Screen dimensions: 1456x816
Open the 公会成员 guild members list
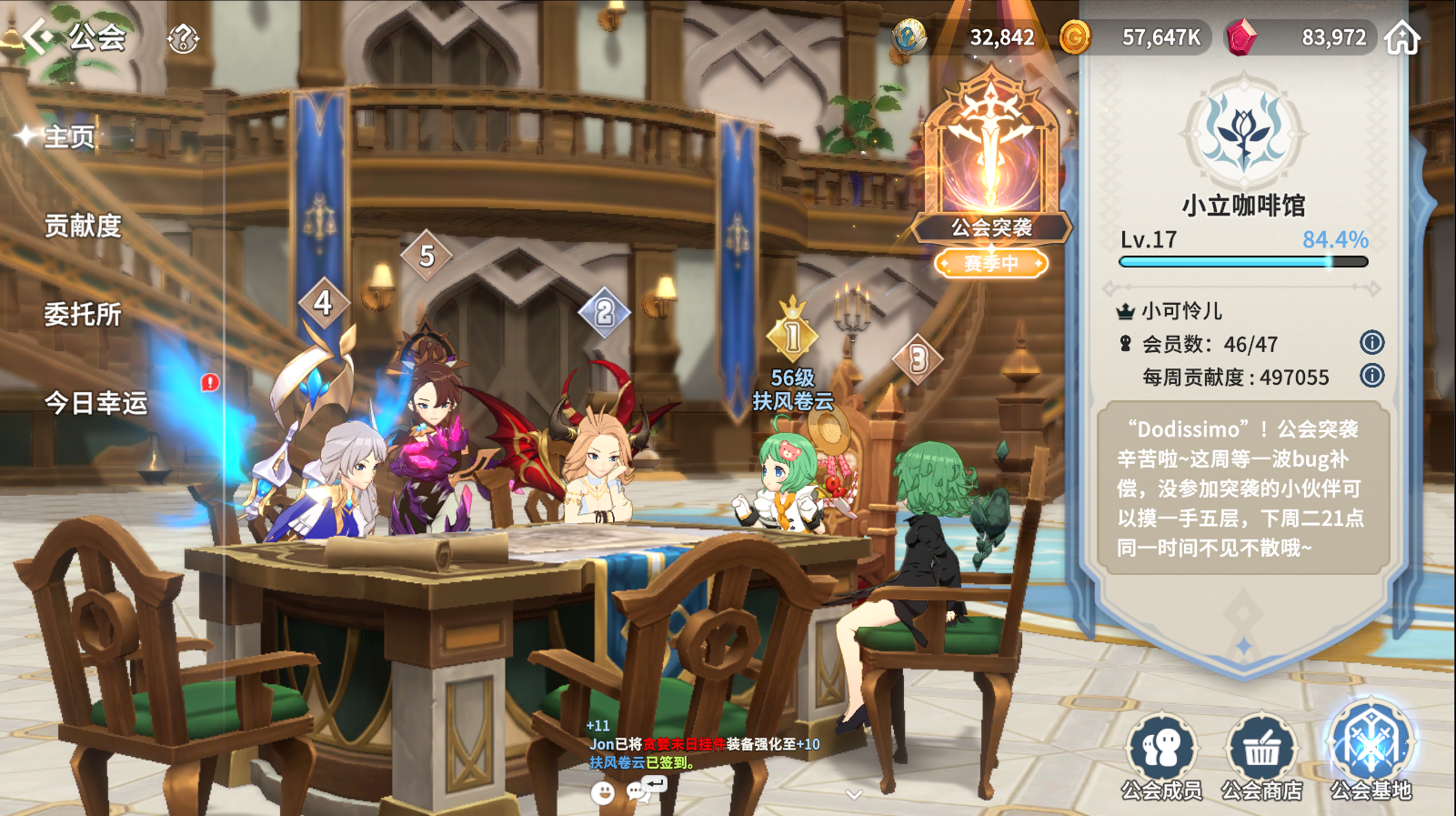[1161, 757]
